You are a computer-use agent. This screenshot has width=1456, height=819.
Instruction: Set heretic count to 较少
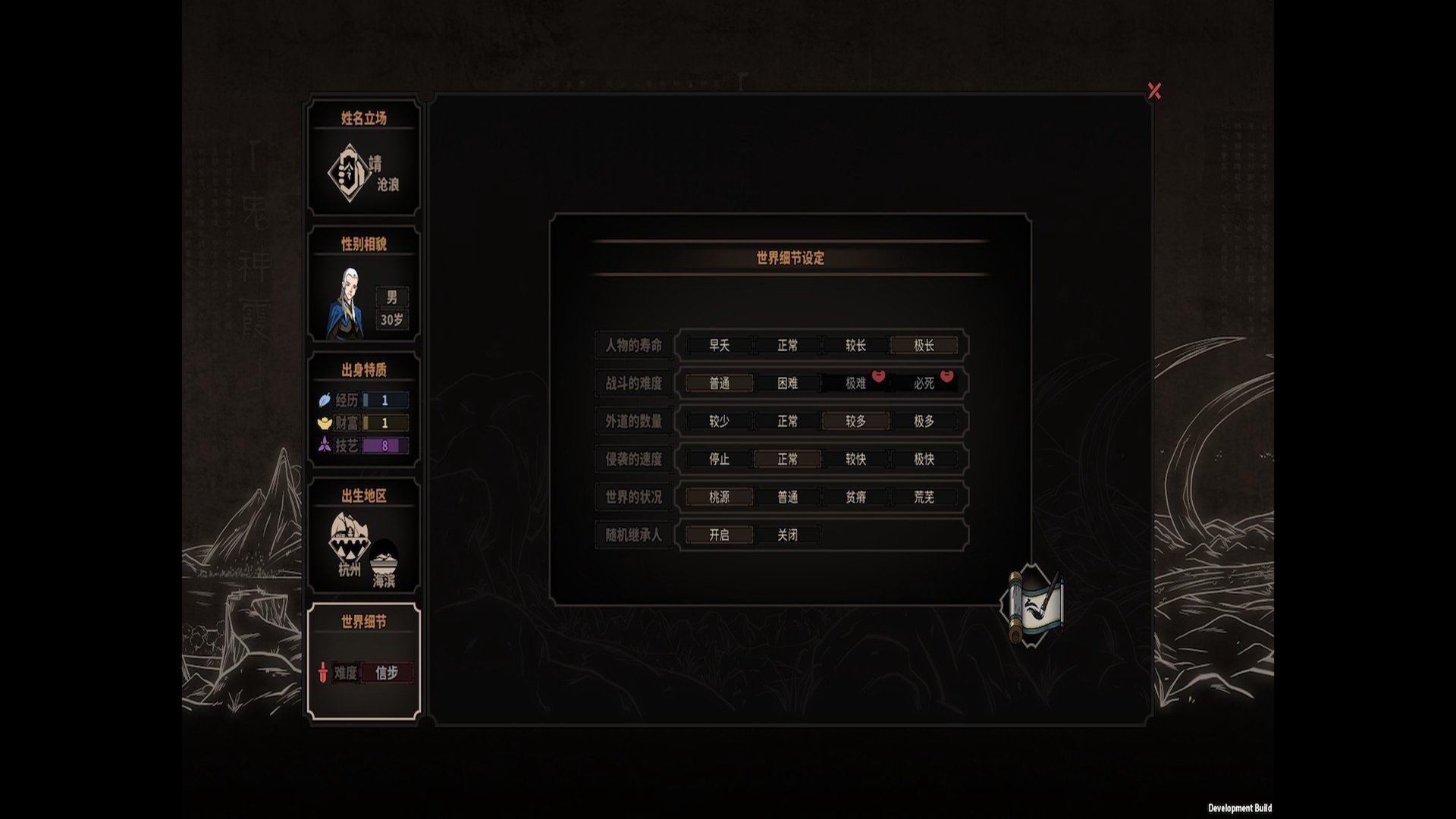(x=719, y=422)
